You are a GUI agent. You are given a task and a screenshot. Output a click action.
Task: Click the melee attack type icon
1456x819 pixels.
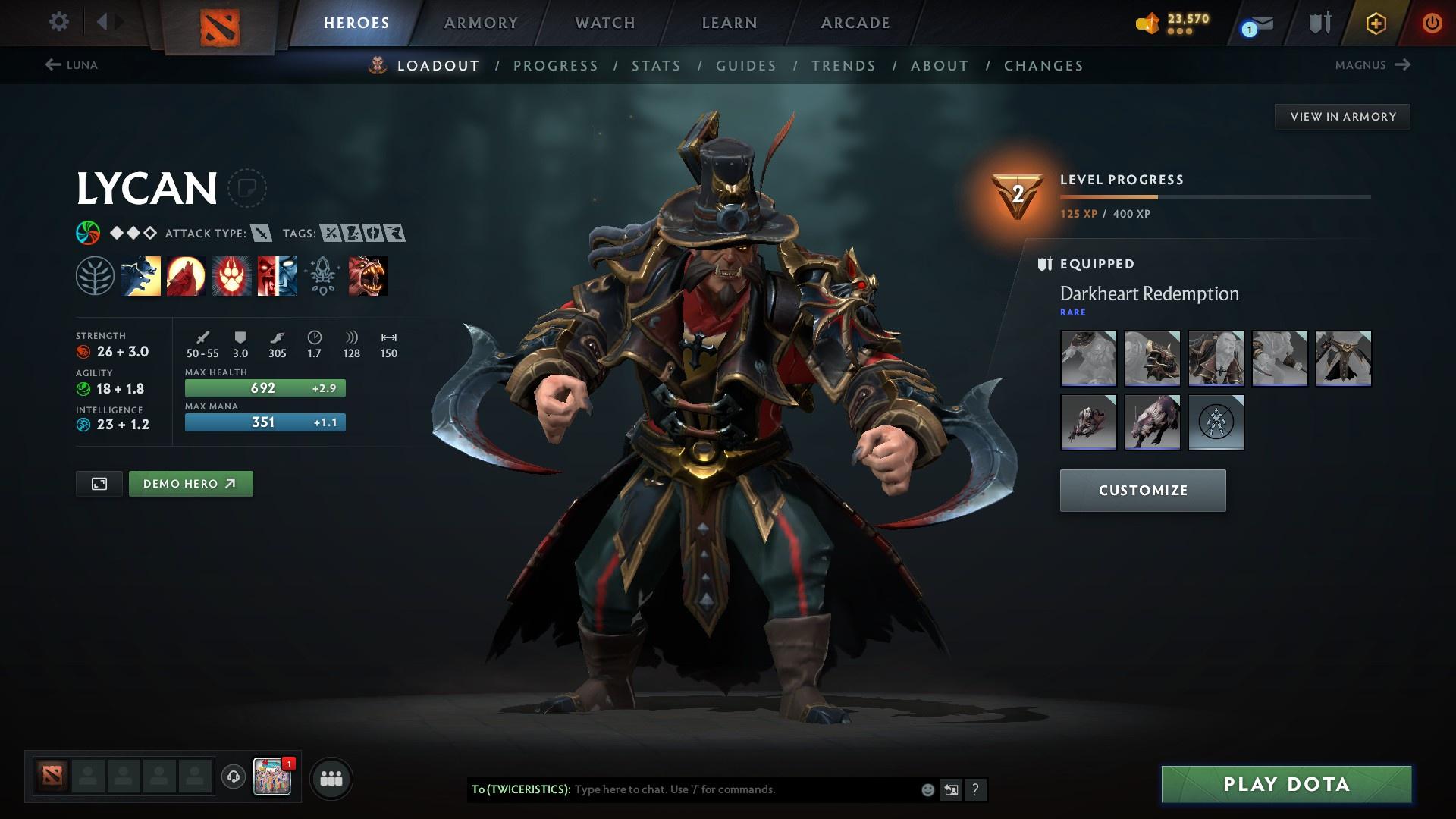(x=262, y=234)
